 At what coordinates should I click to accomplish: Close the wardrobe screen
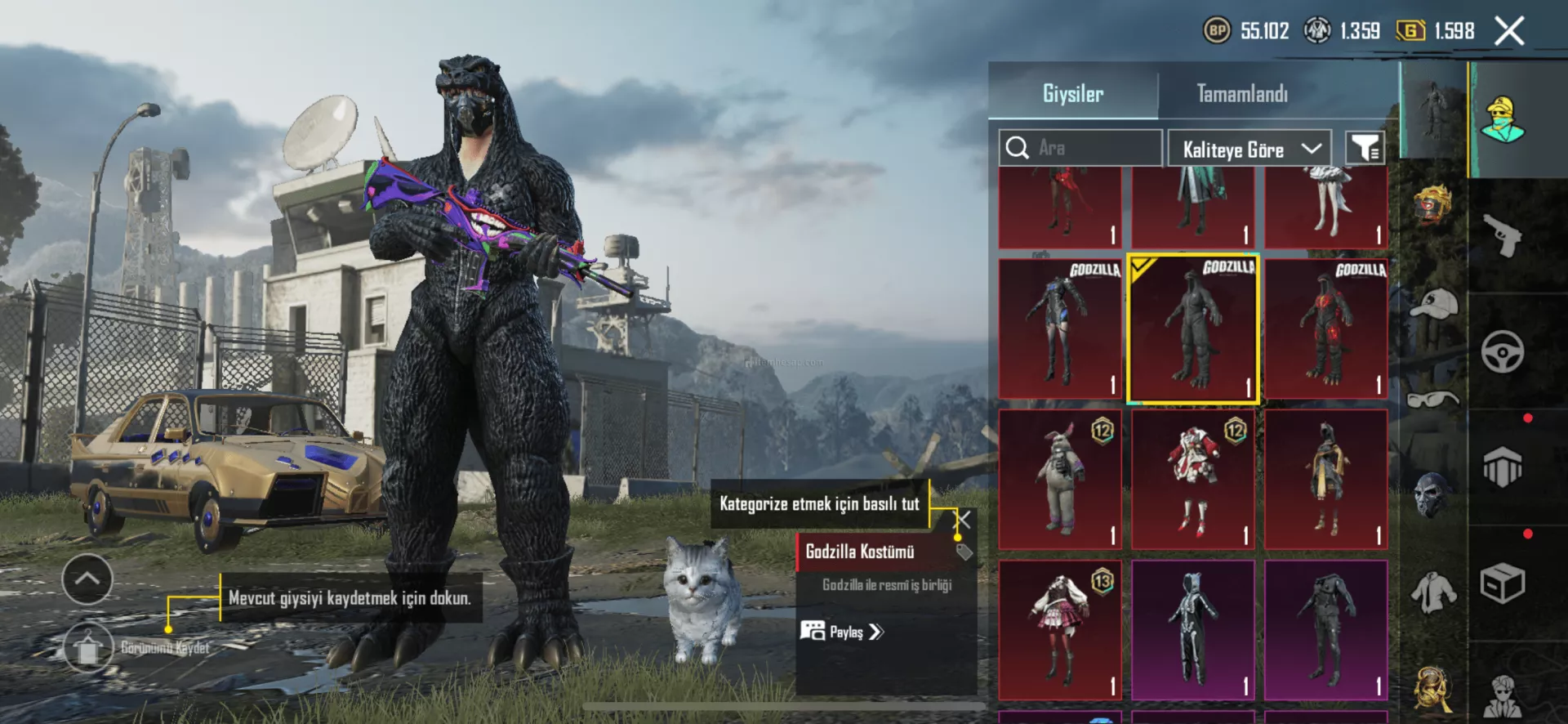1509,32
